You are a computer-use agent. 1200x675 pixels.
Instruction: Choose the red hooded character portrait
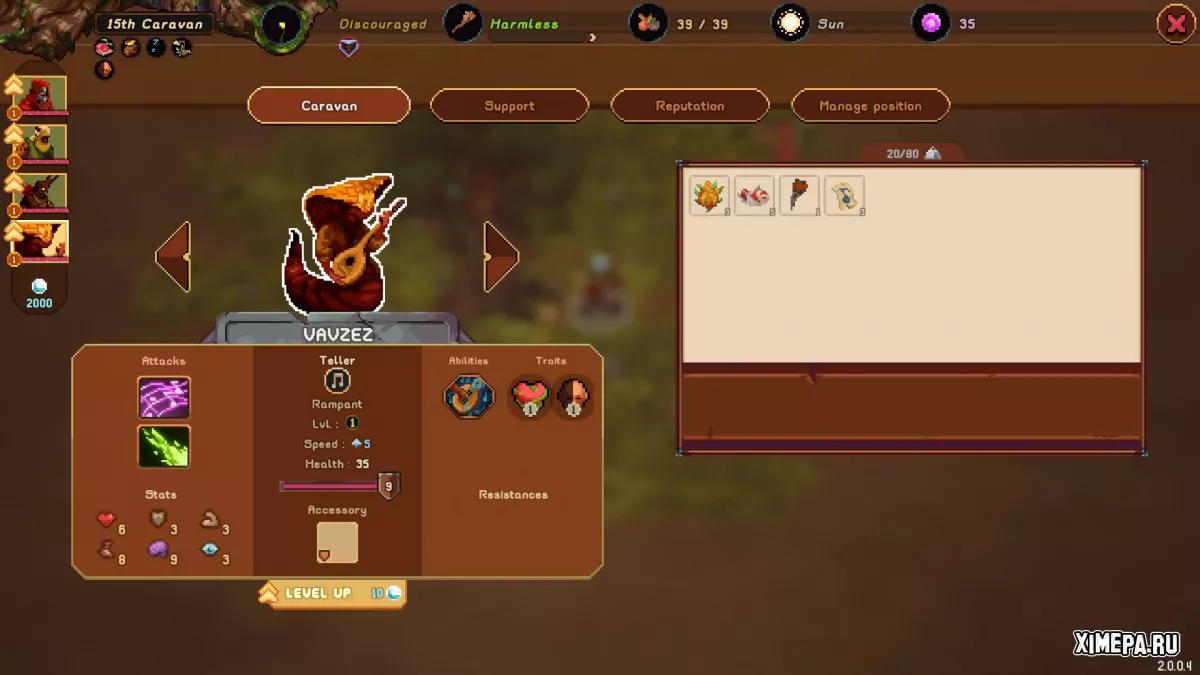[44, 95]
